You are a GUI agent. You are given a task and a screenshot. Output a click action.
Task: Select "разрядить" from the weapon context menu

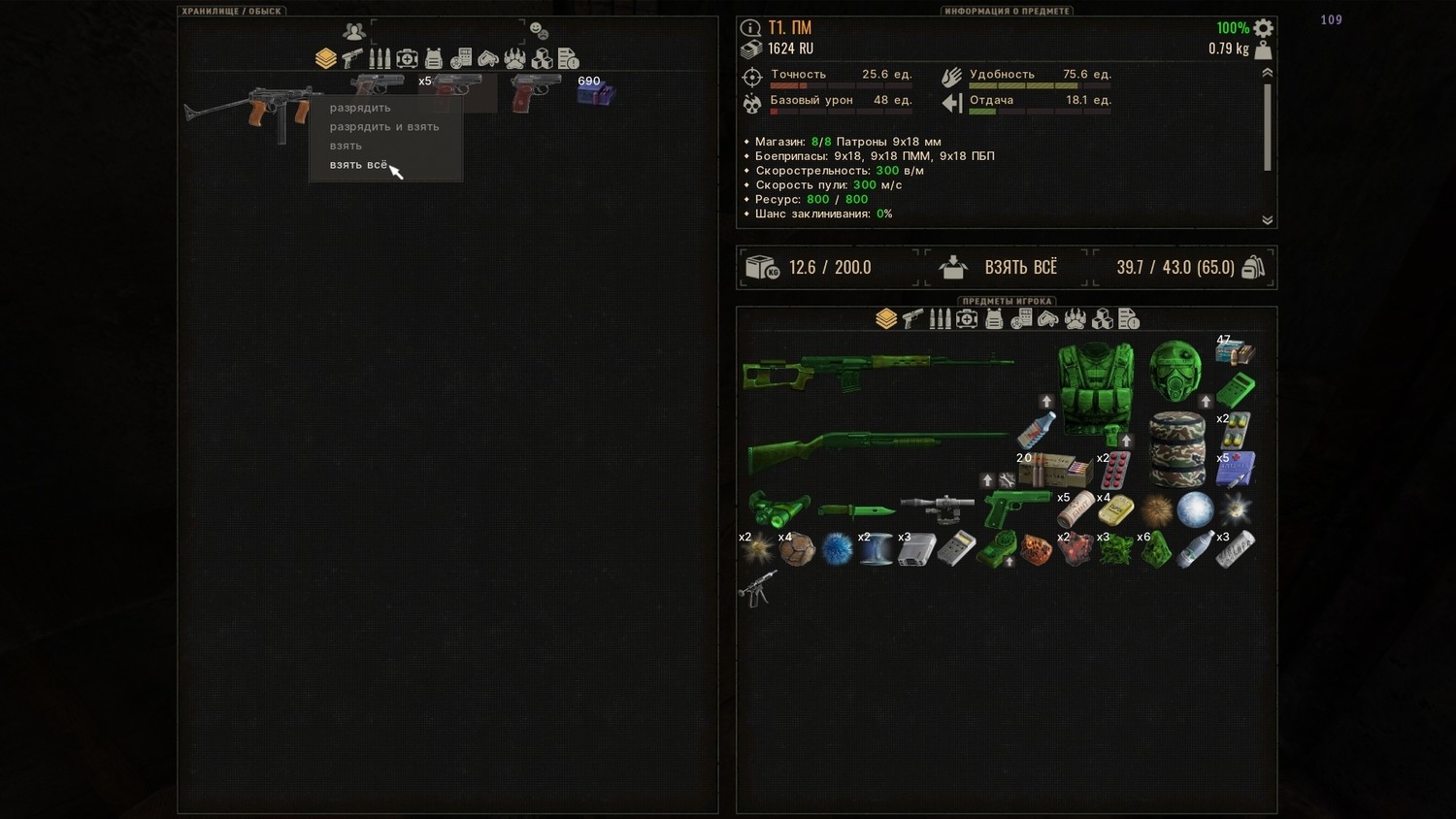point(360,108)
